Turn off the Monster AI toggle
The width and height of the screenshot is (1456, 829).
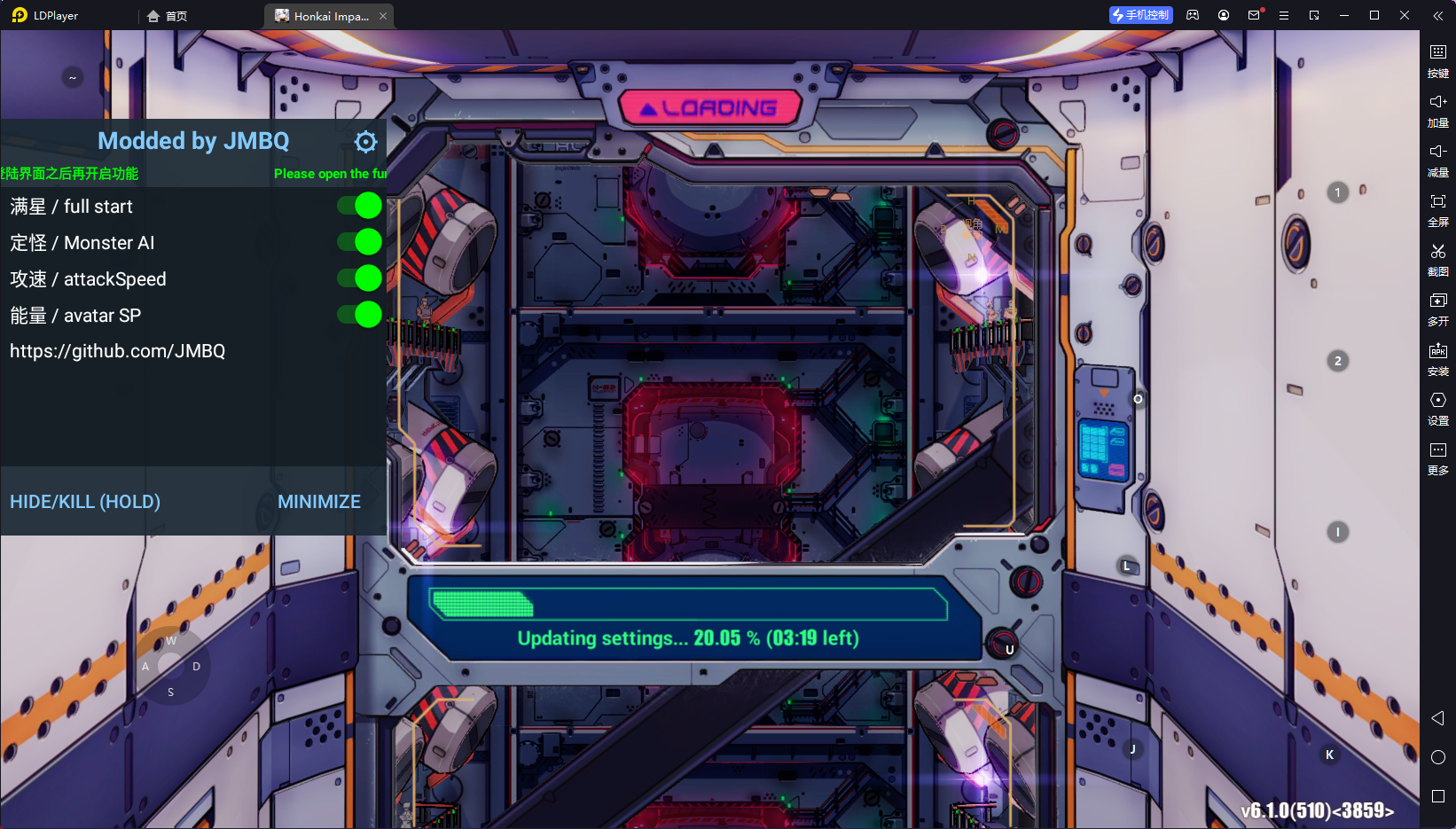pyautogui.click(x=359, y=241)
